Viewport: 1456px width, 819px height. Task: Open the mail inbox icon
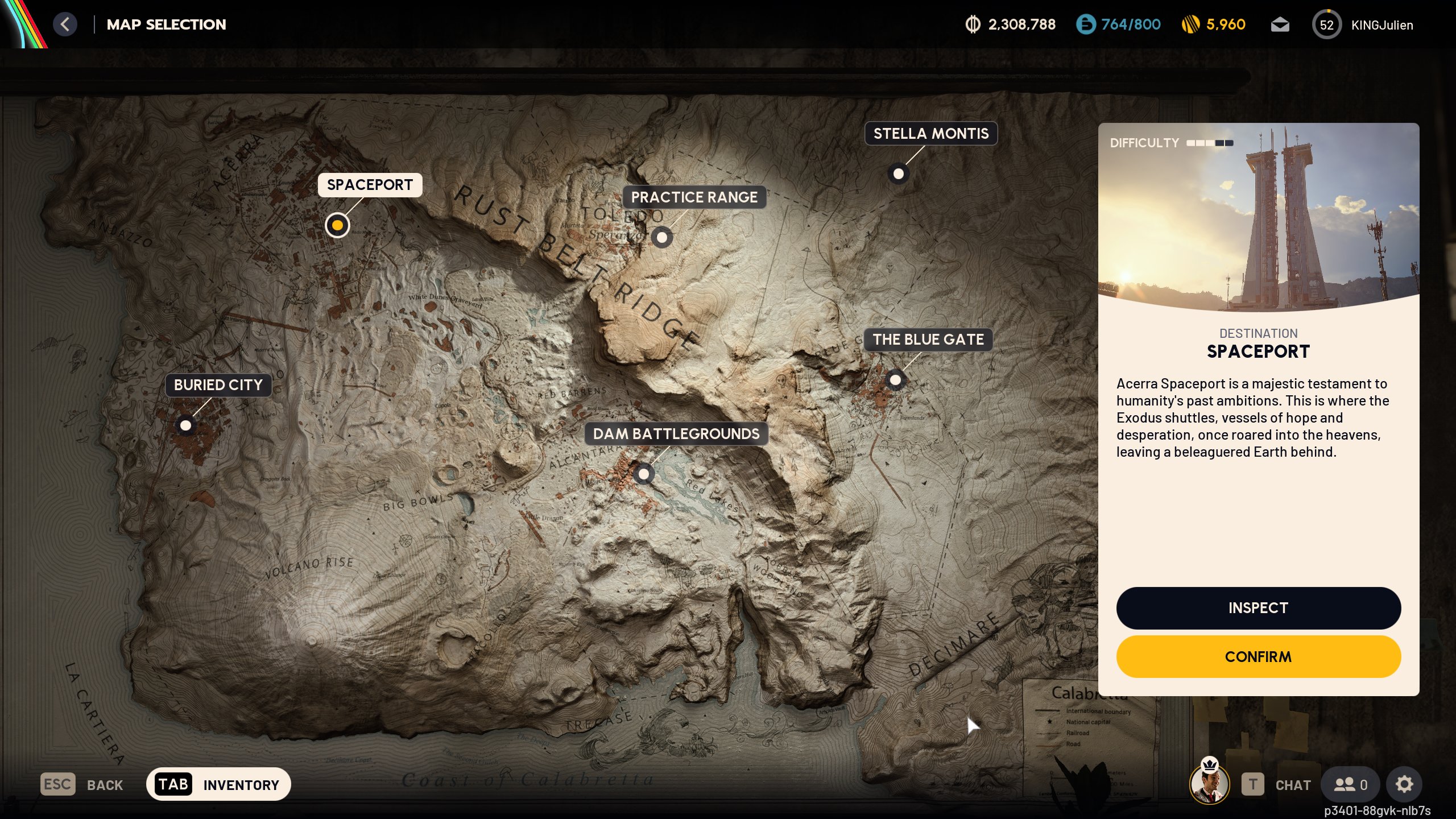click(x=1280, y=25)
